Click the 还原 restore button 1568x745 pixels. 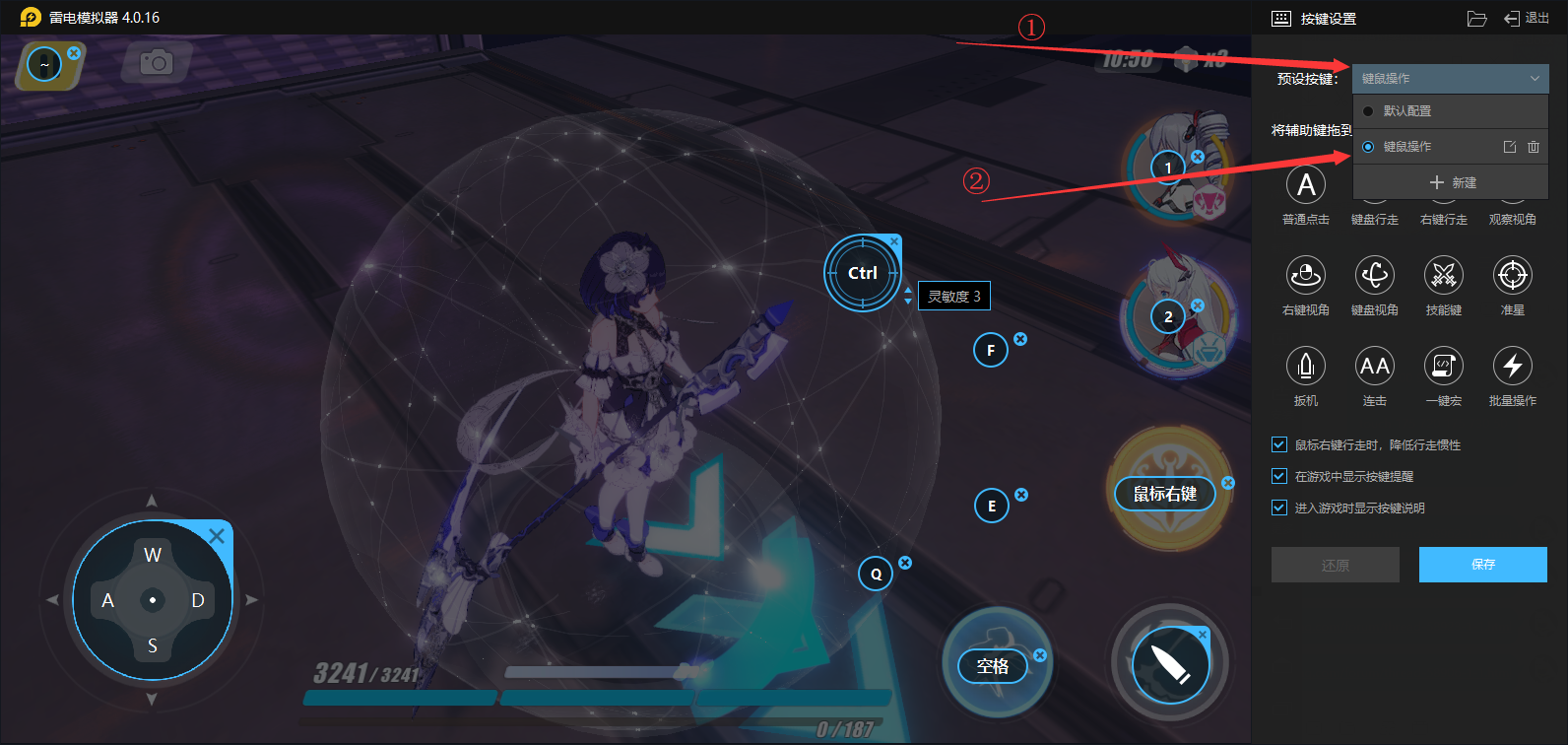(x=1335, y=565)
